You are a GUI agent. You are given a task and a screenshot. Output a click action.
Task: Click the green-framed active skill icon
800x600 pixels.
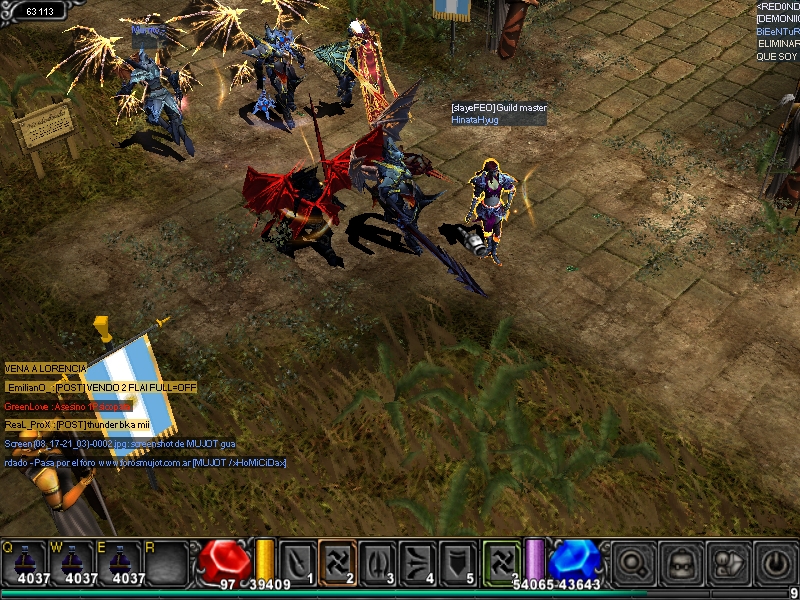[502, 562]
